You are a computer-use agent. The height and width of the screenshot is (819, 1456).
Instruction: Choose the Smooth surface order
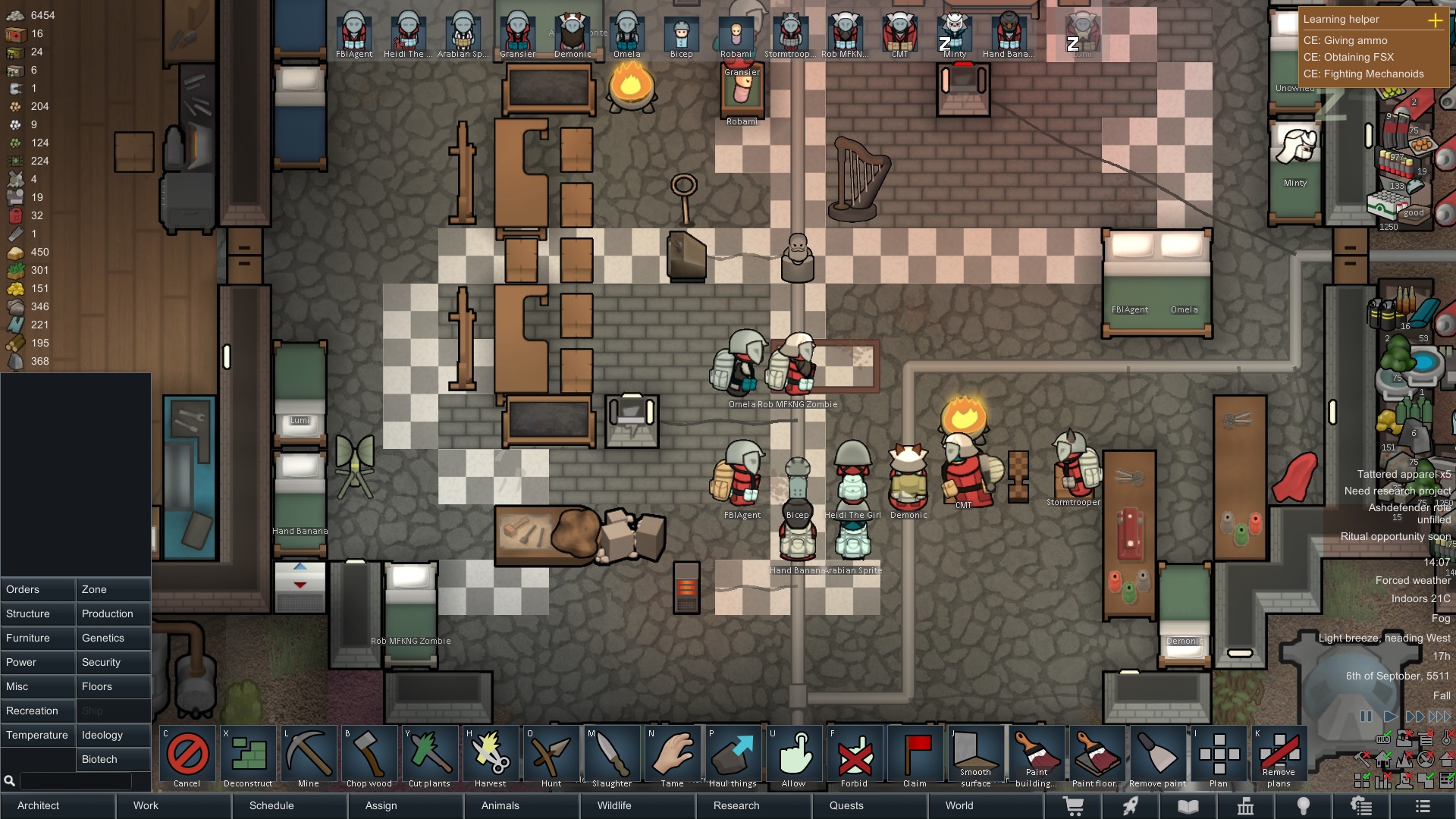[976, 758]
